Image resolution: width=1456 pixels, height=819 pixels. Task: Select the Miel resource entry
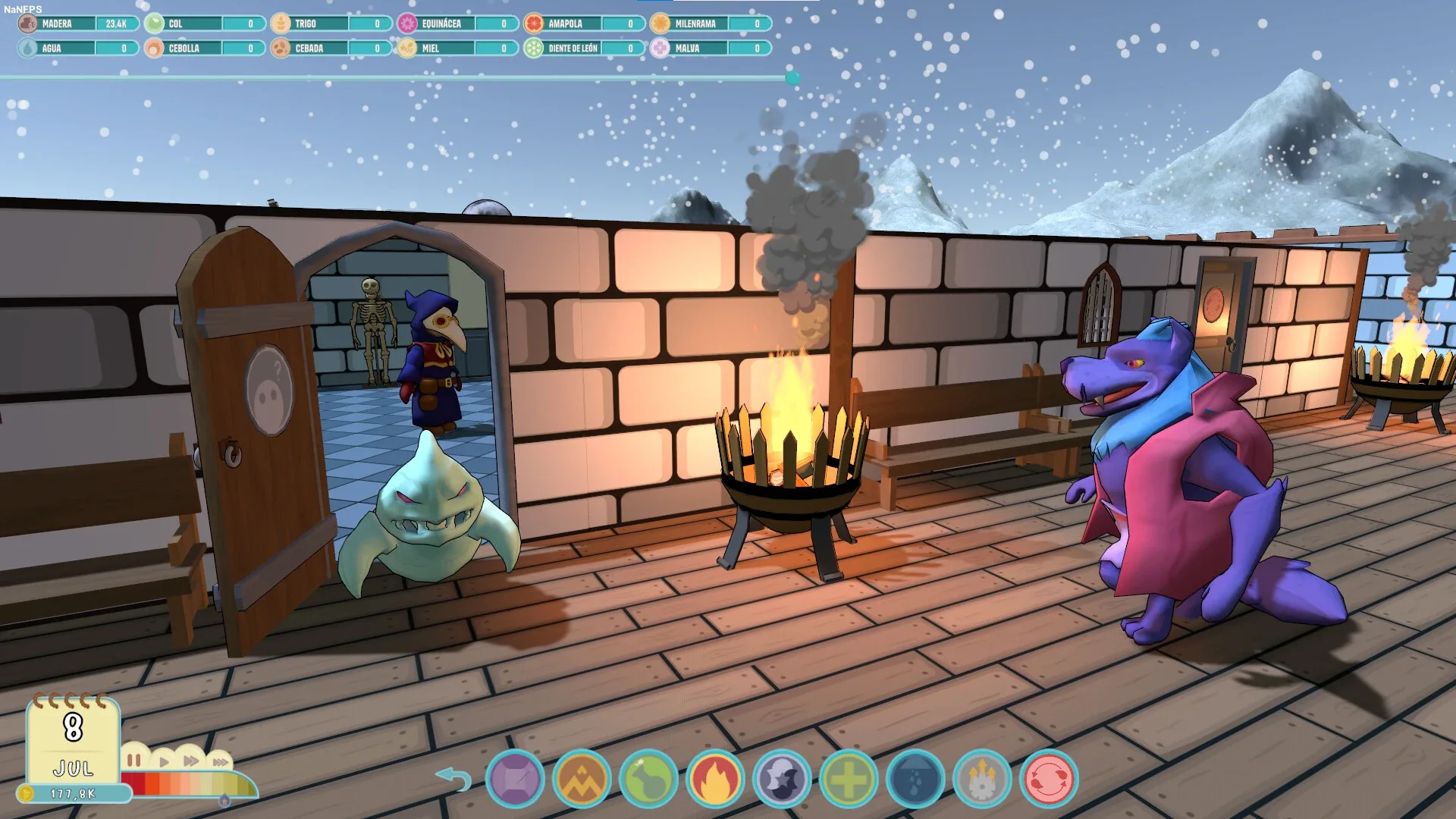(x=458, y=48)
